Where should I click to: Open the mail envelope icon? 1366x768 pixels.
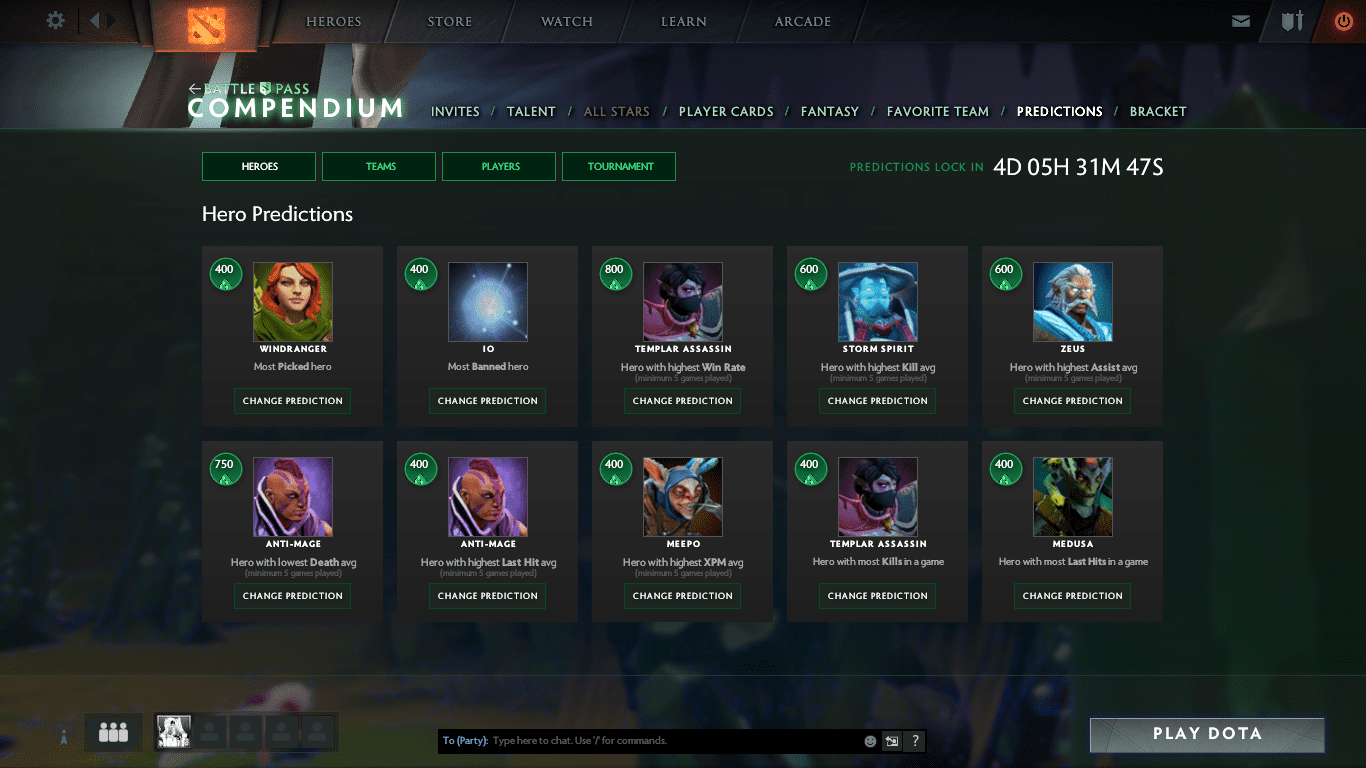pyautogui.click(x=1241, y=21)
